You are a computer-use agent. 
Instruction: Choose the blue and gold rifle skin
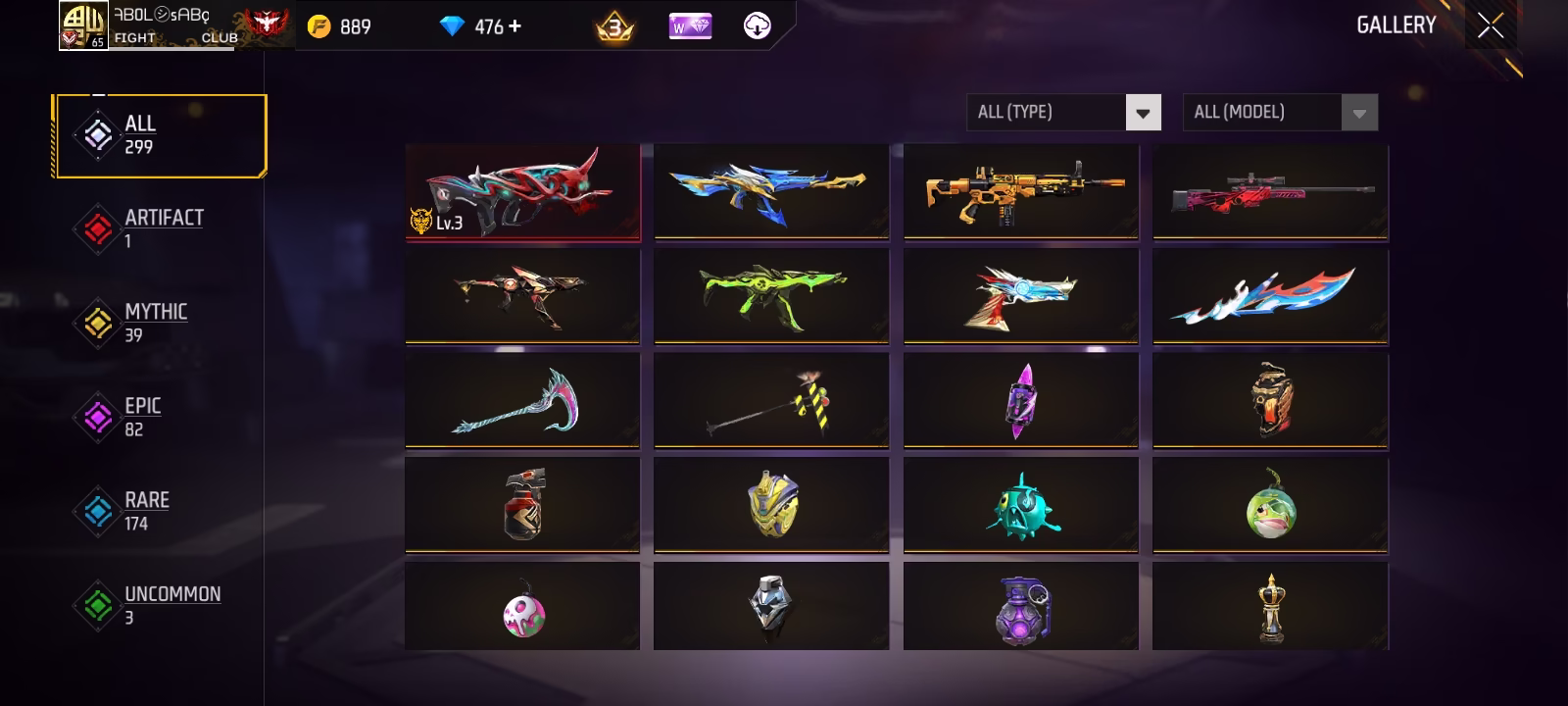click(x=771, y=192)
